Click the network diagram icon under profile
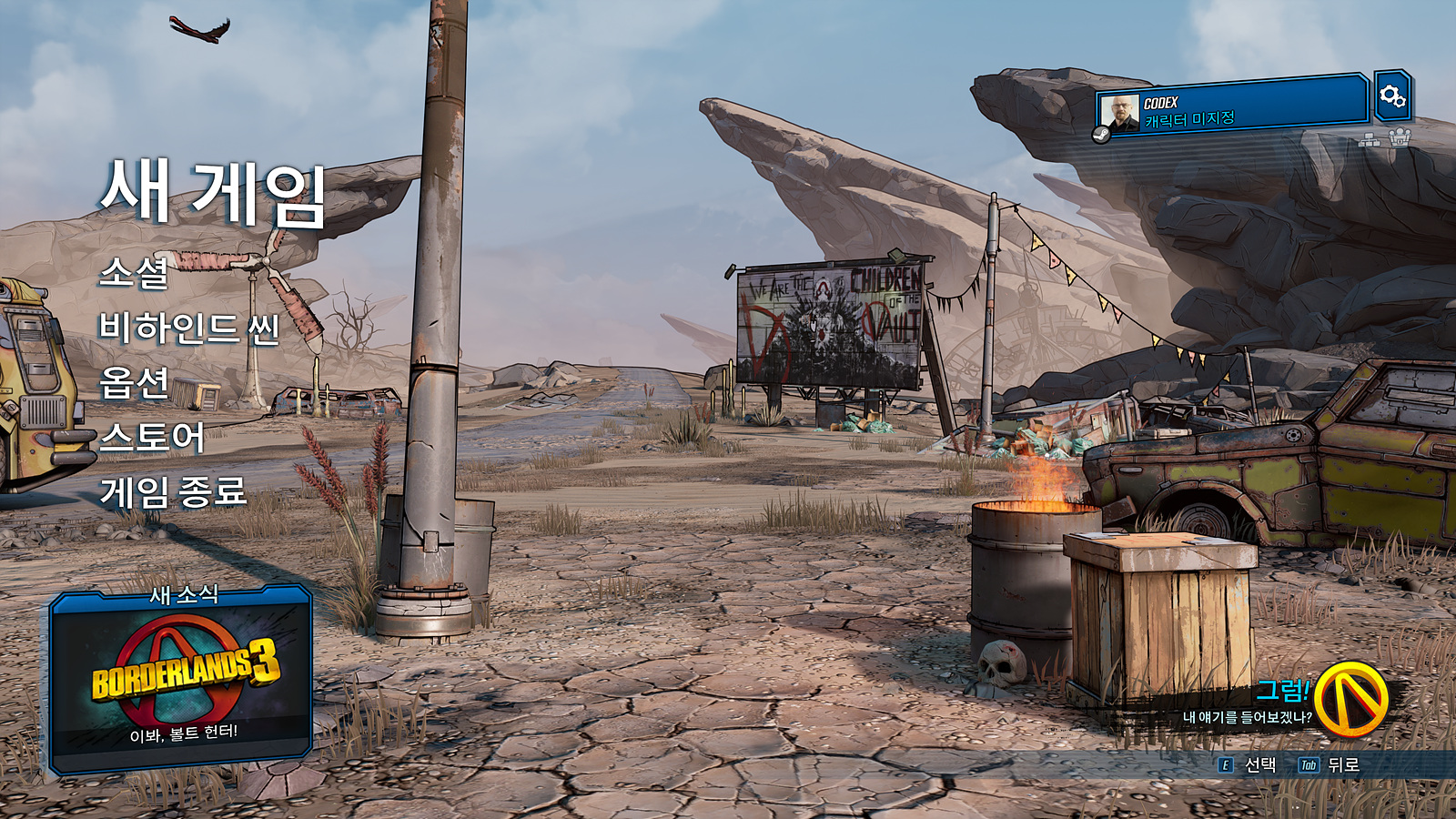1456x819 pixels. pos(1370,139)
